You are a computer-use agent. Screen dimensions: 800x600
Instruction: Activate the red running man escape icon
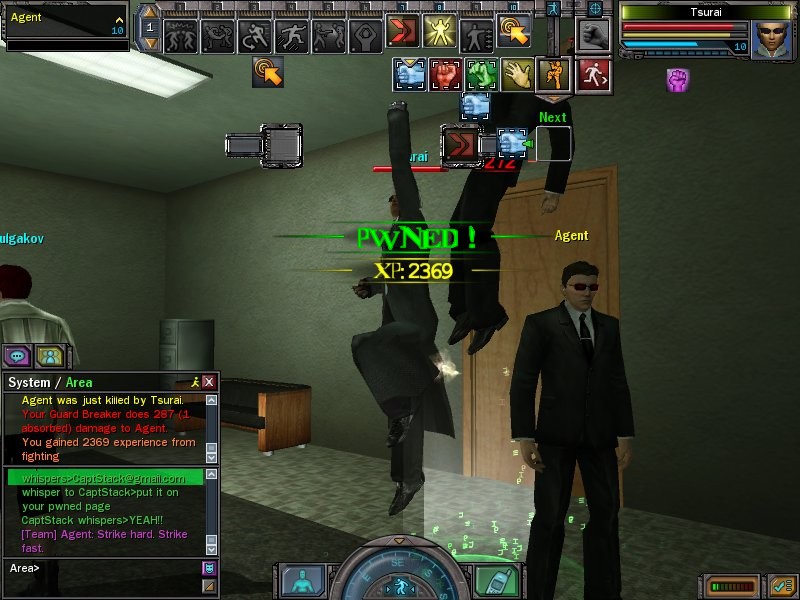(592, 74)
